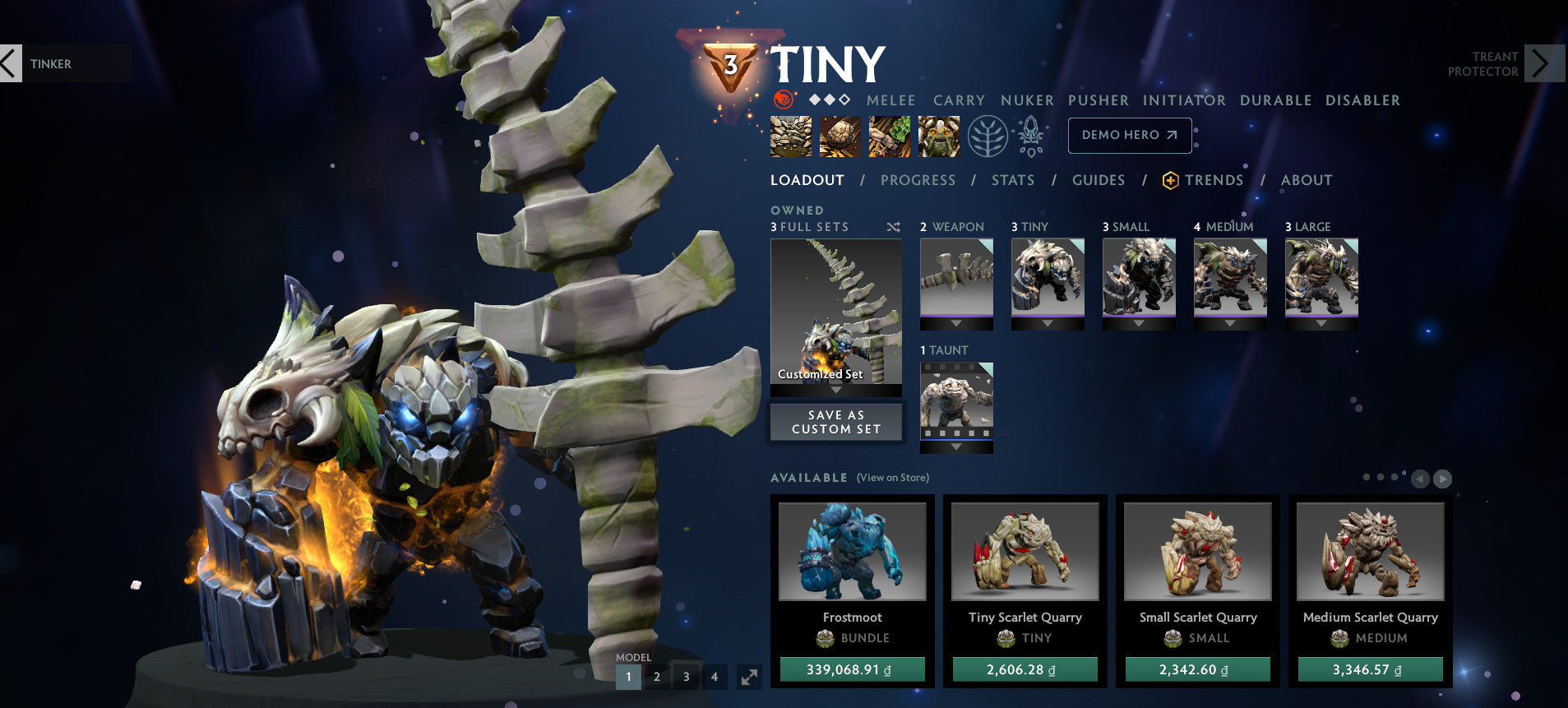The height and width of the screenshot is (708, 1568).
Task: Select the Avalanche ability icon
Action: (790, 137)
